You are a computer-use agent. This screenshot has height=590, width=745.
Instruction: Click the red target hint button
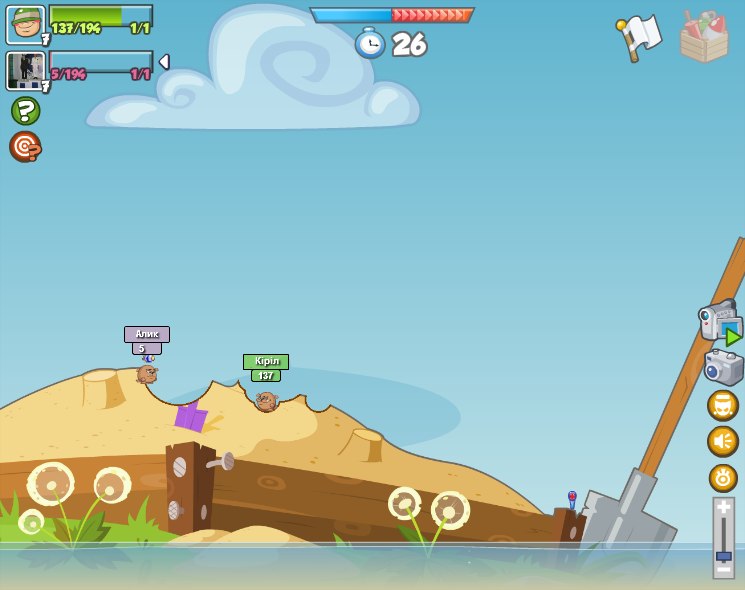click(x=25, y=147)
